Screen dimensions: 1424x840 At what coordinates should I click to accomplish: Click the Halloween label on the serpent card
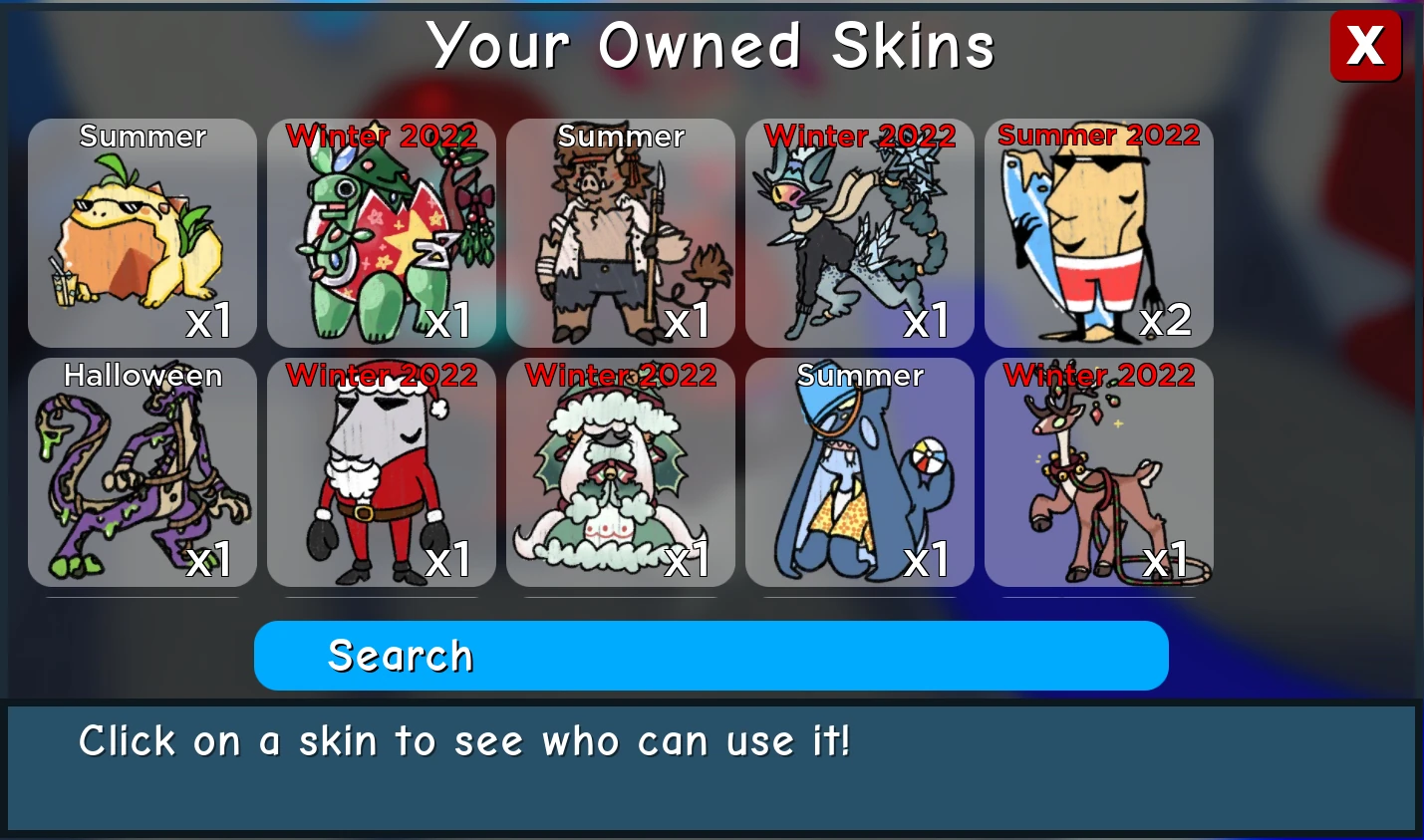142,376
